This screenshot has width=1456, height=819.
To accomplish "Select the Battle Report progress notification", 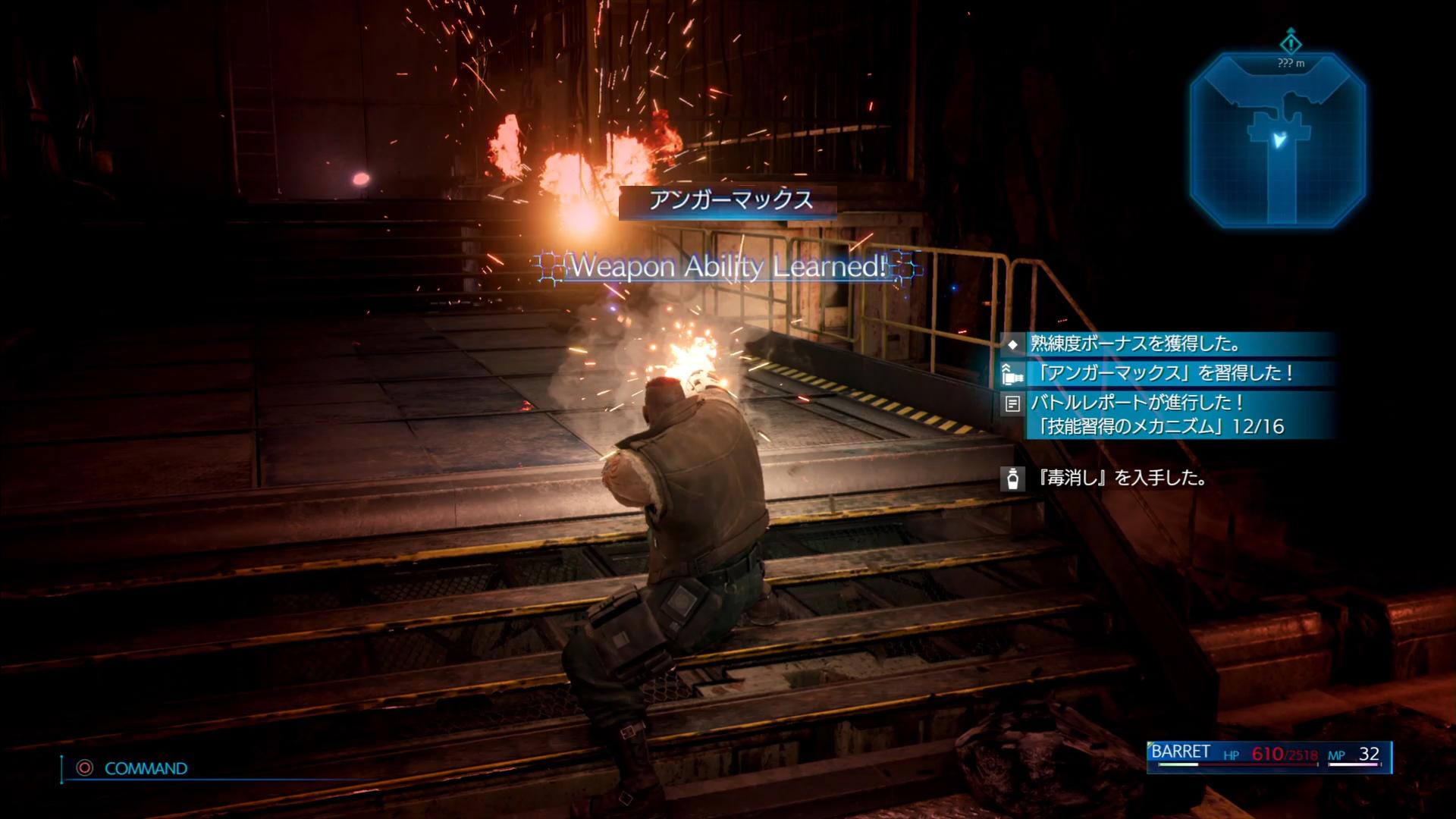I will (1166, 415).
